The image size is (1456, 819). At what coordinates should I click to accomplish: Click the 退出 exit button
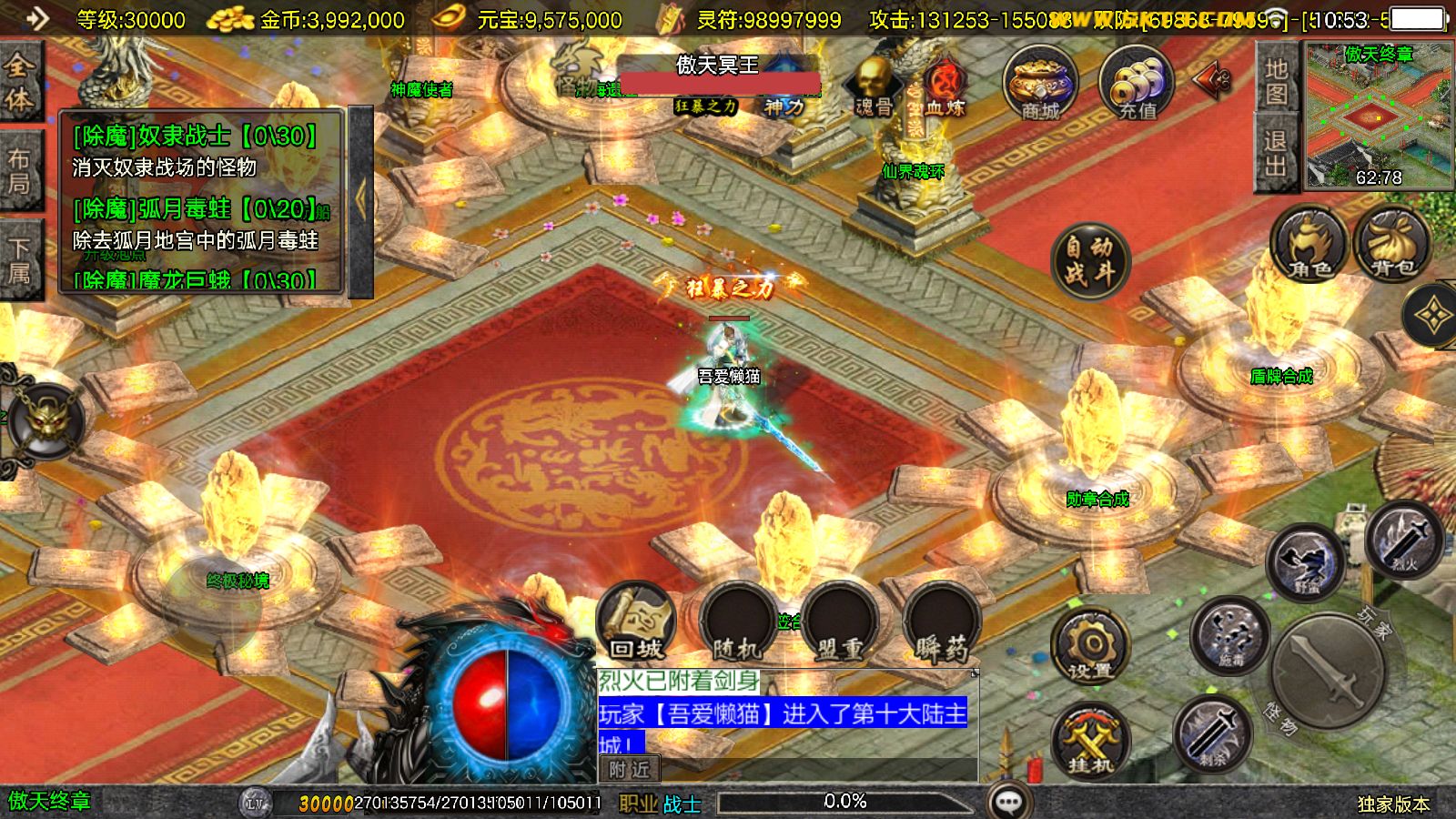click(1276, 153)
